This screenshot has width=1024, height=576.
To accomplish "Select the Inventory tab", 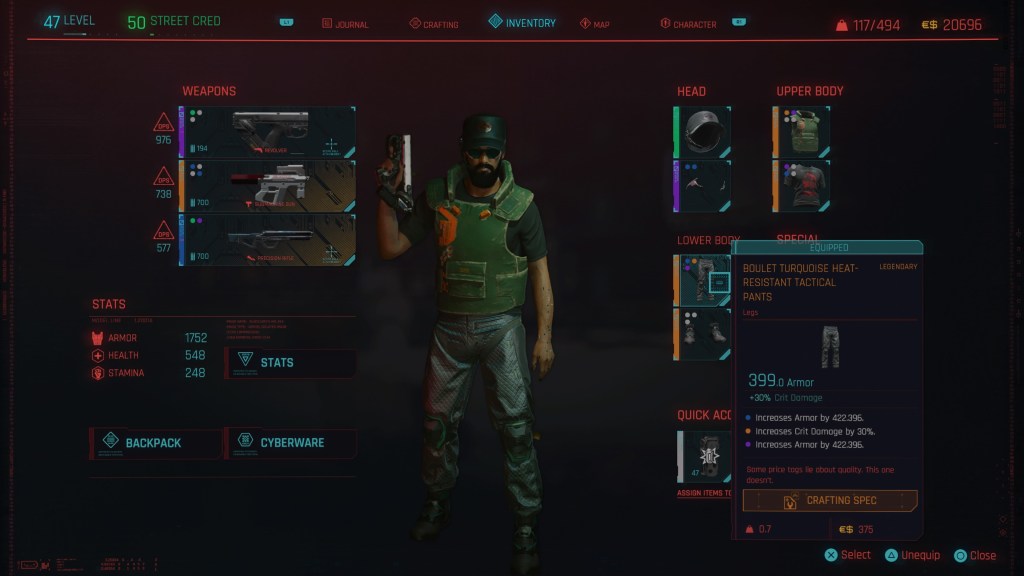I will [522, 22].
